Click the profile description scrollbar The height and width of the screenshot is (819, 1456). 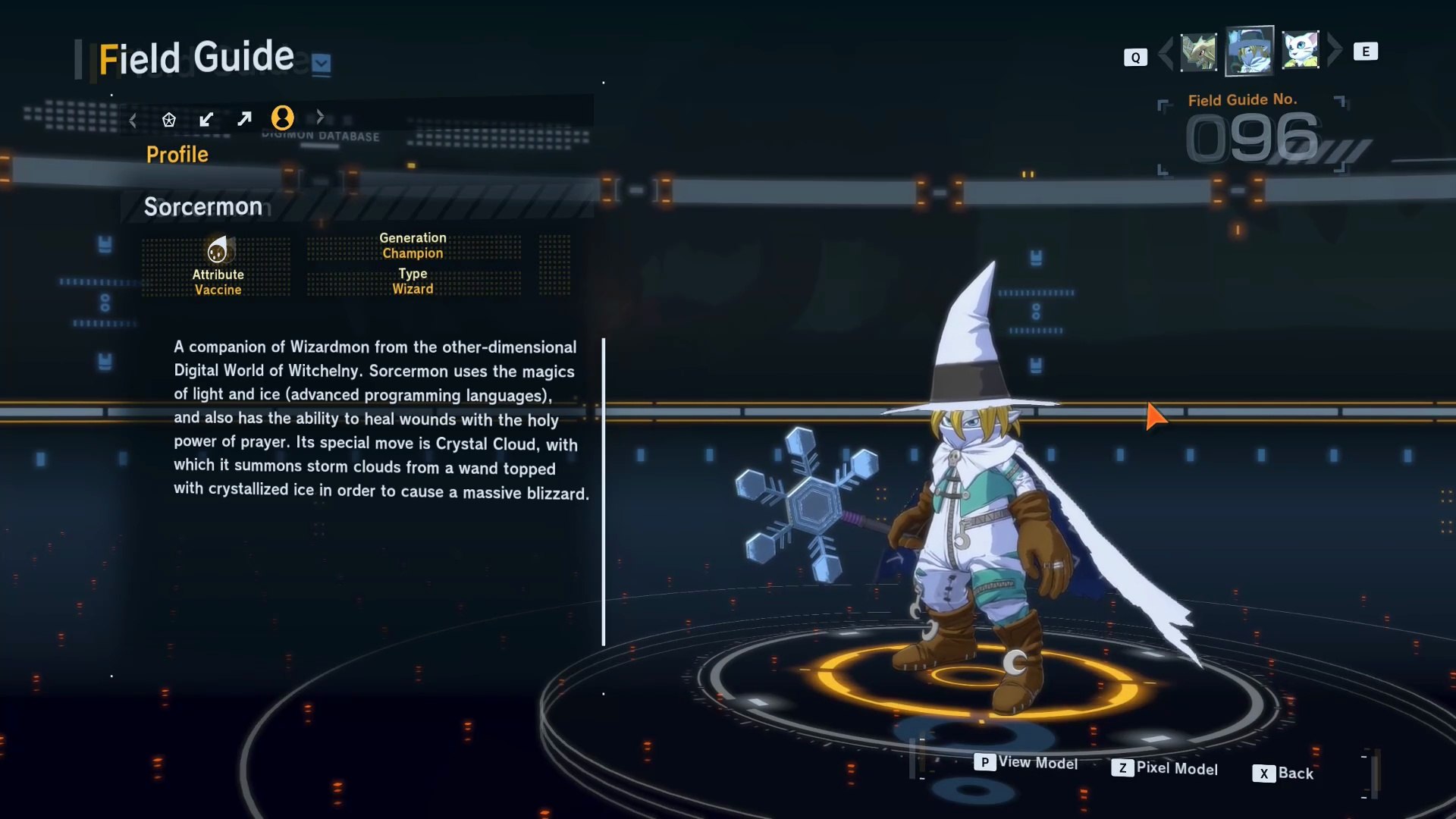click(604, 491)
